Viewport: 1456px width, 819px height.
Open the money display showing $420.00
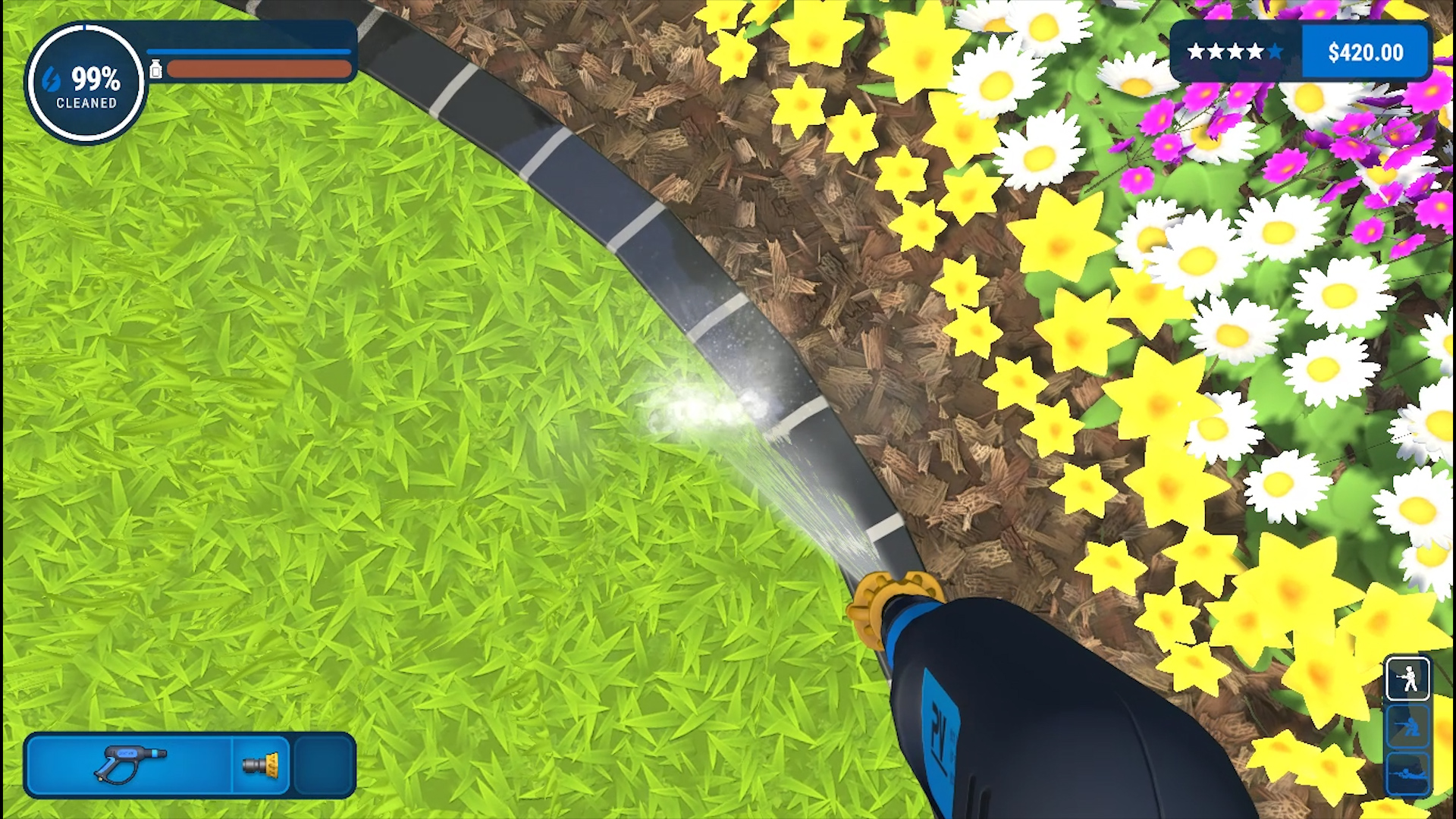tap(1365, 52)
